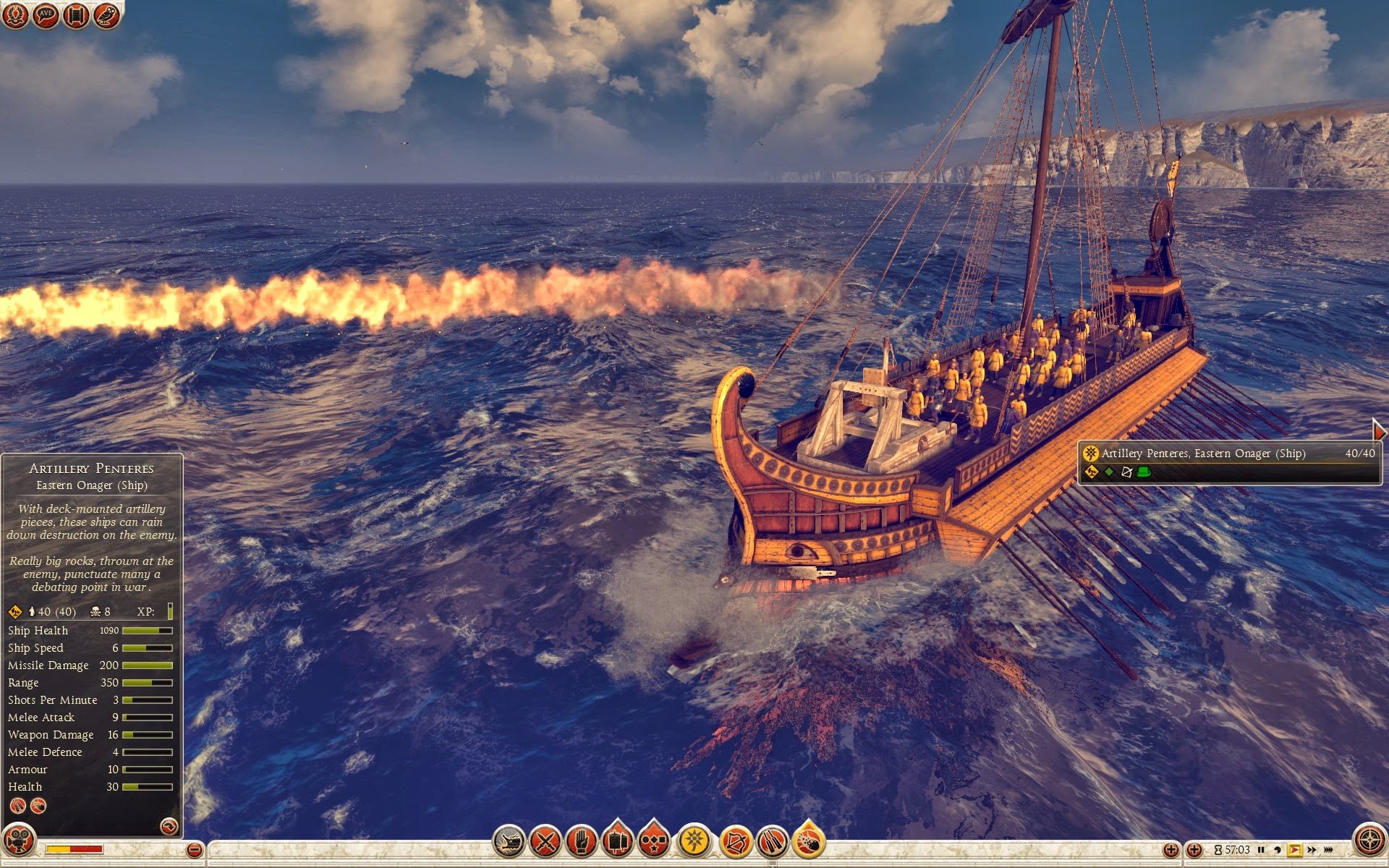Open the shapes group formations button
1389x868 pixels.
(x=654, y=842)
